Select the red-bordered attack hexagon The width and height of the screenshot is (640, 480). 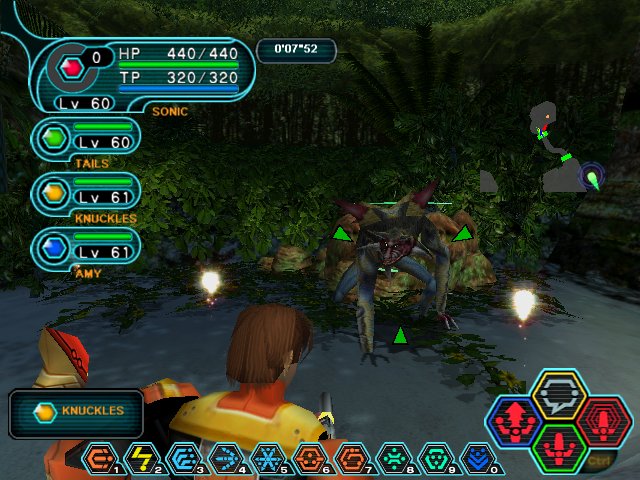(x=601, y=421)
